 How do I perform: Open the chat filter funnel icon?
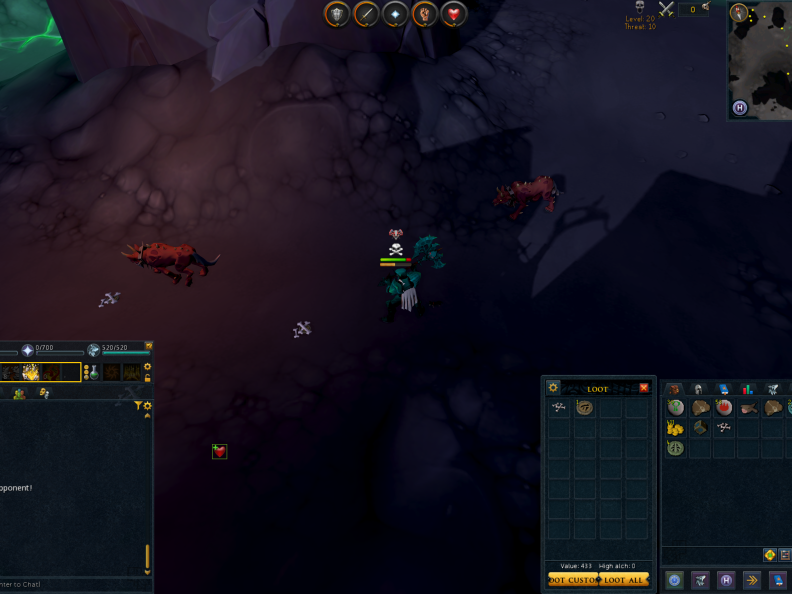click(138, 406)
